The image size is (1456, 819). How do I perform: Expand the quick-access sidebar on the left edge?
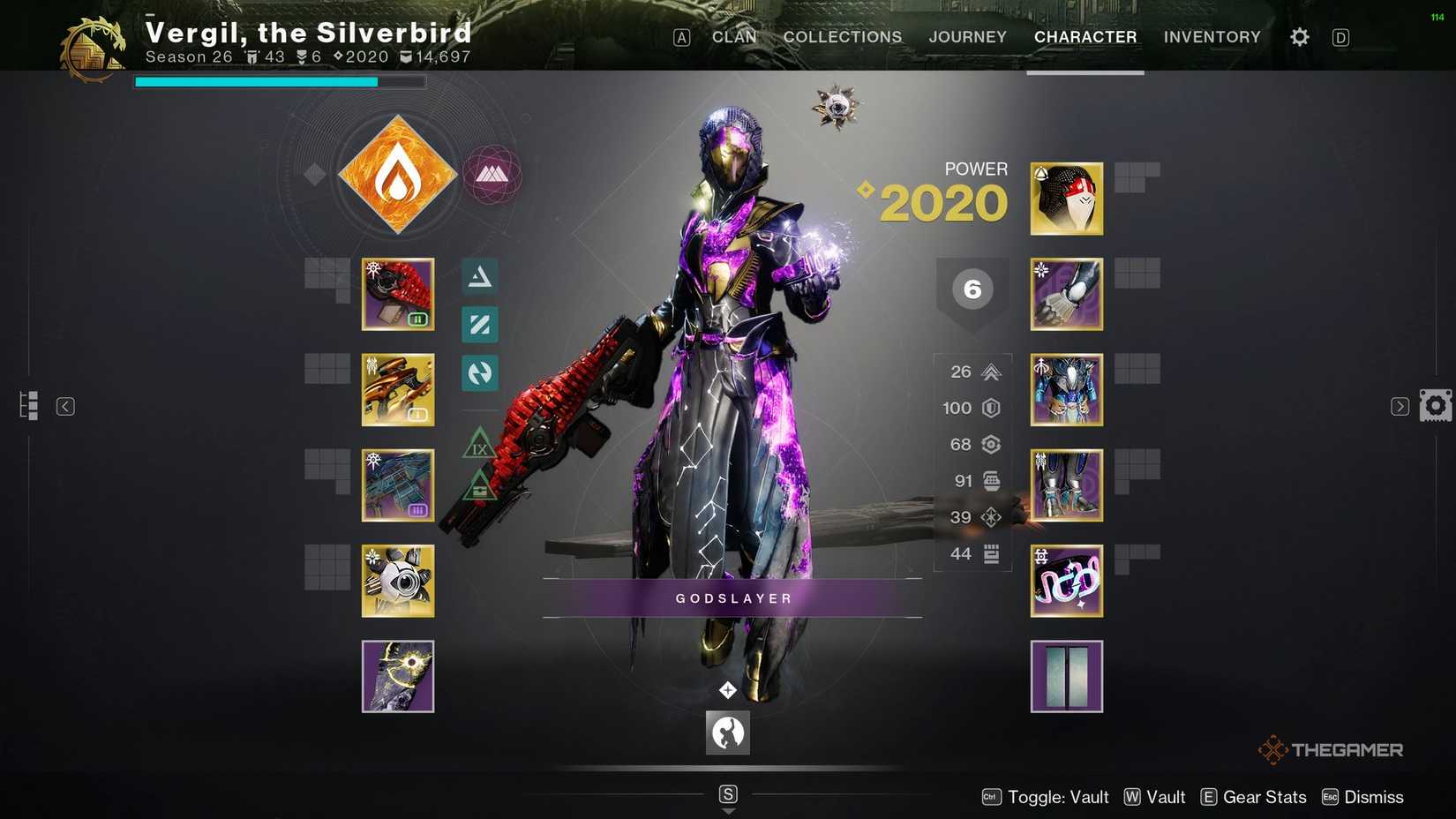point(29,405)
